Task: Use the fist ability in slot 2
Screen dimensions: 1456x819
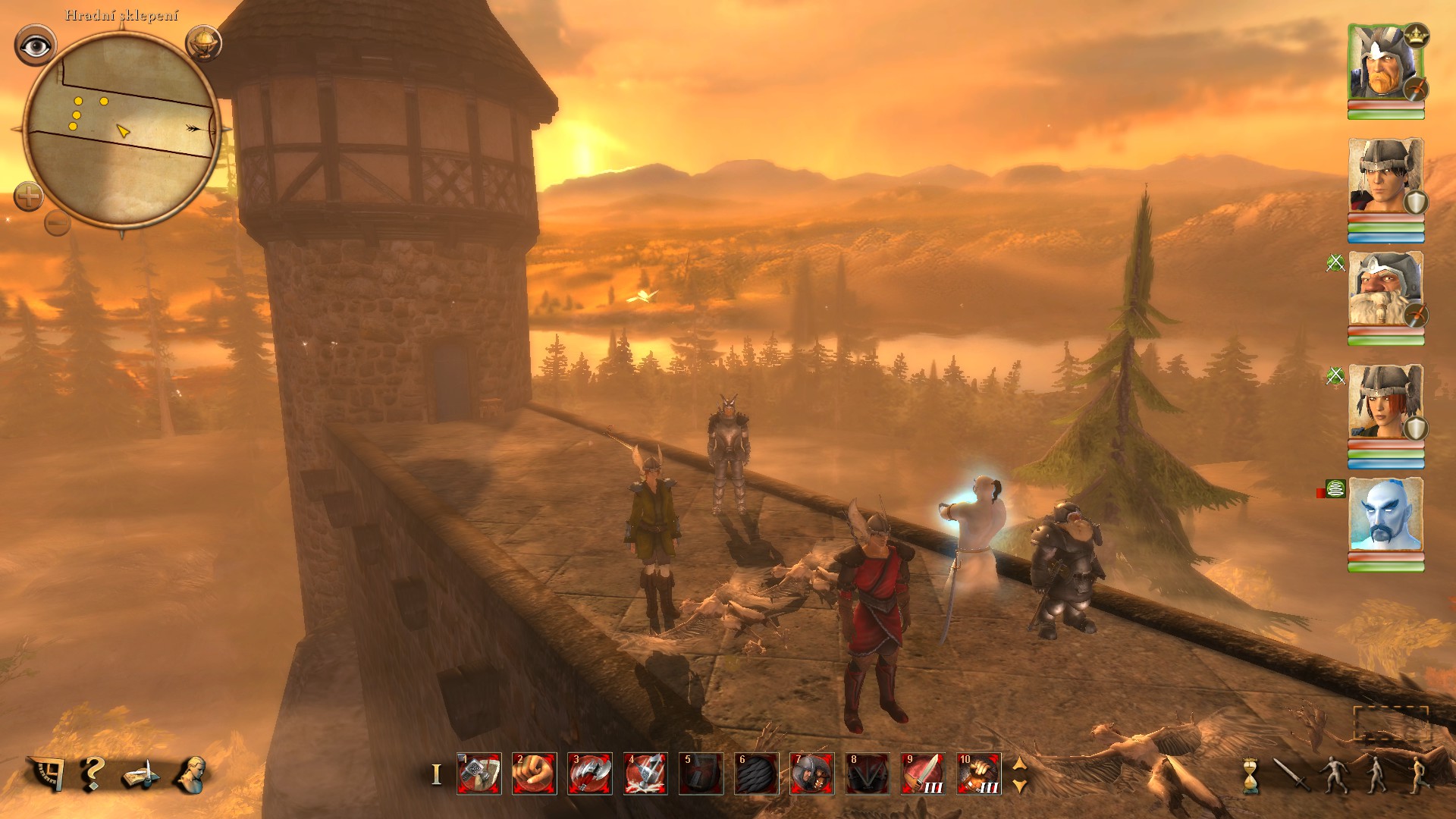Action: 534,773
